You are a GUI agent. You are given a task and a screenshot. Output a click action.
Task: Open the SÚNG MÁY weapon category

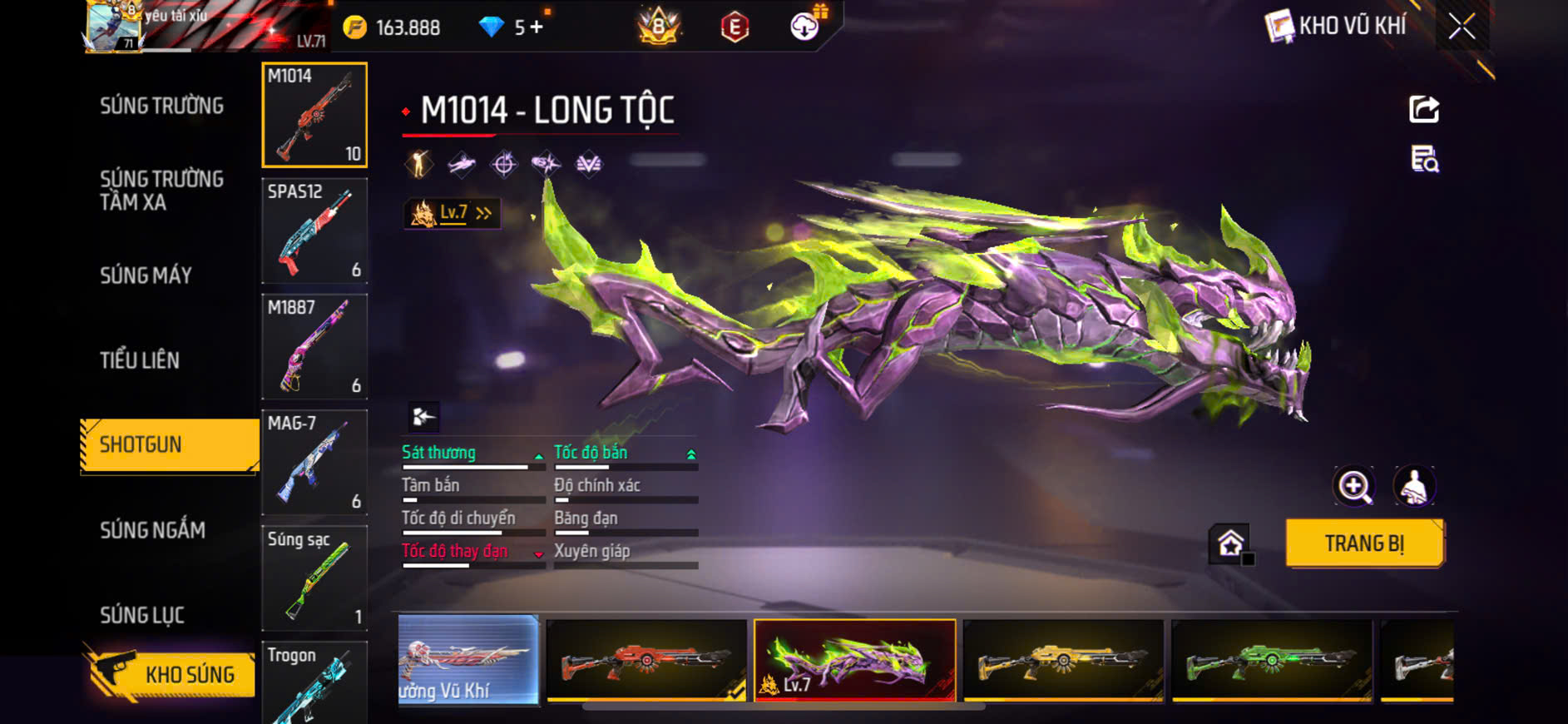click(146, 275)
